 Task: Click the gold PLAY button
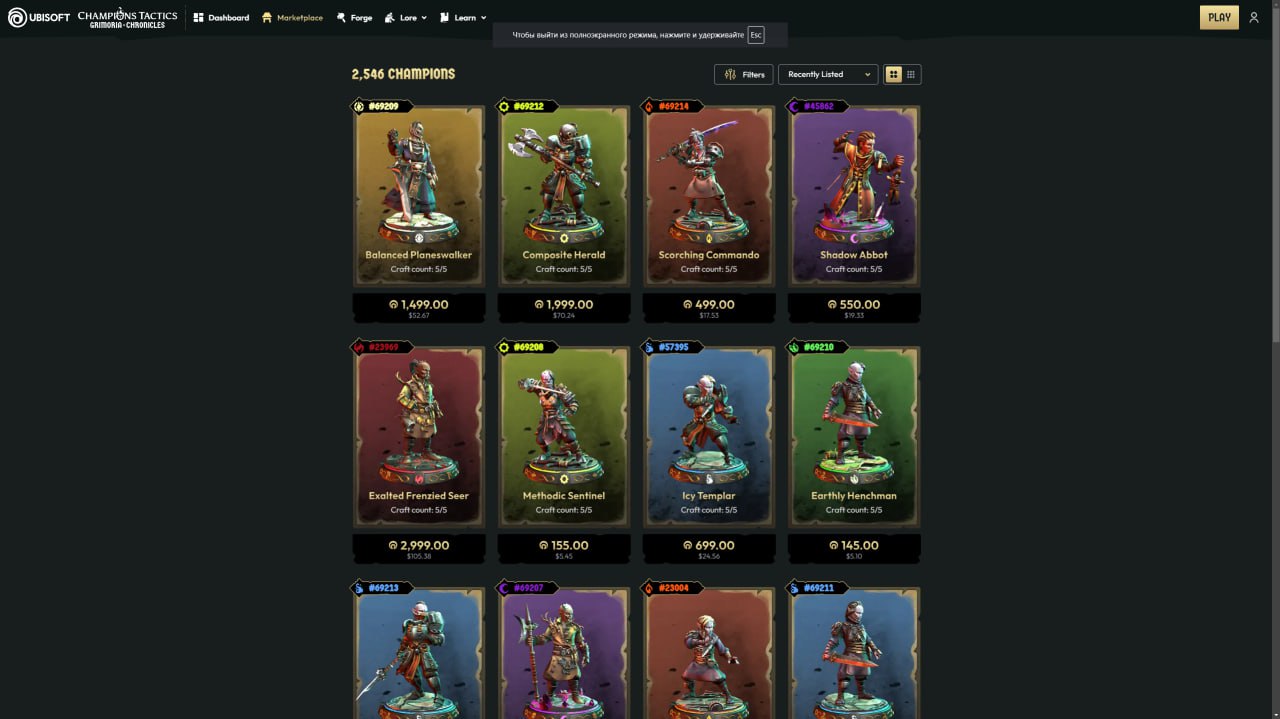[1219, 17]
